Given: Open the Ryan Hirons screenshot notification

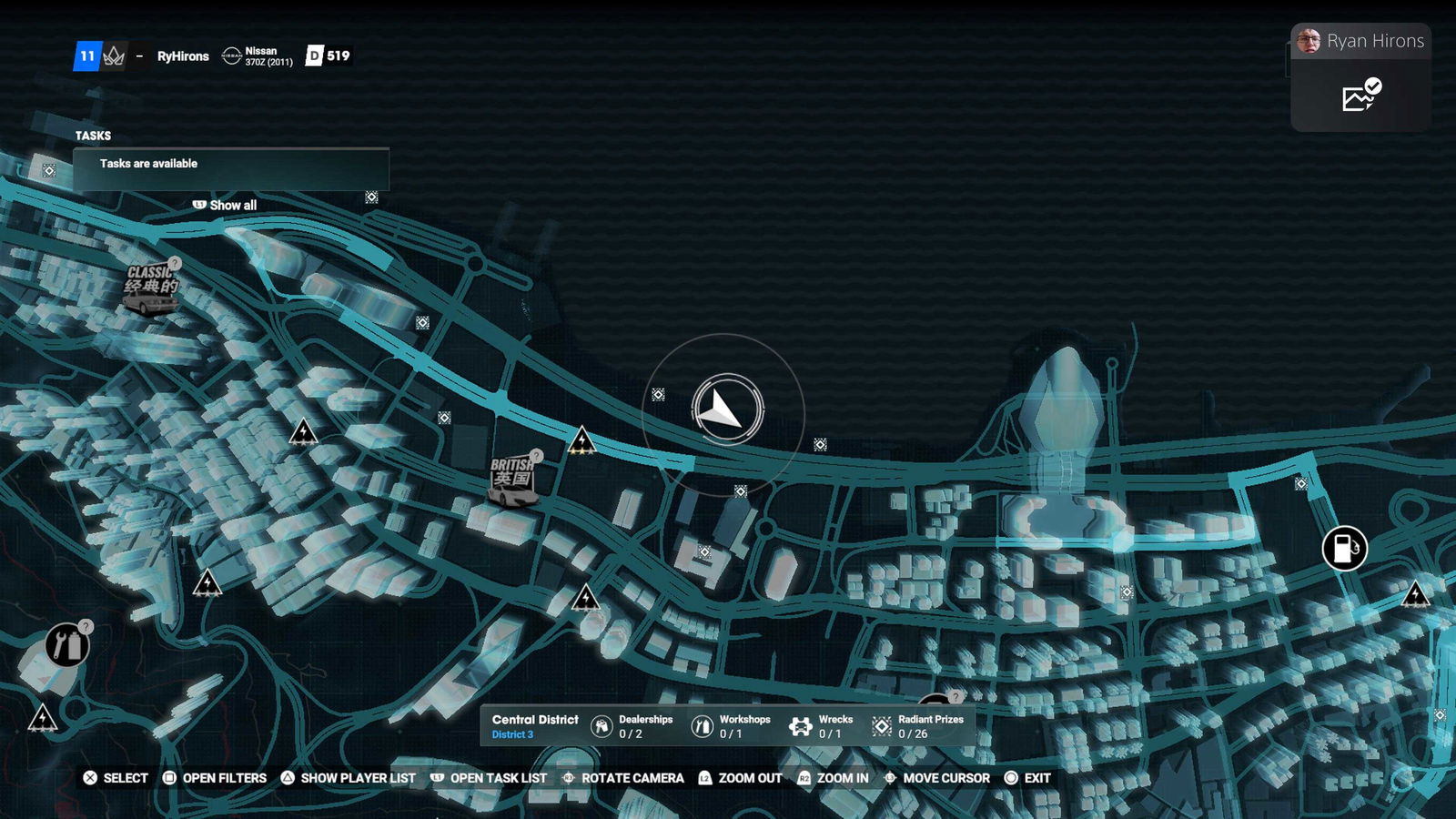Looking at the screenshot, I should point(1360,77).
